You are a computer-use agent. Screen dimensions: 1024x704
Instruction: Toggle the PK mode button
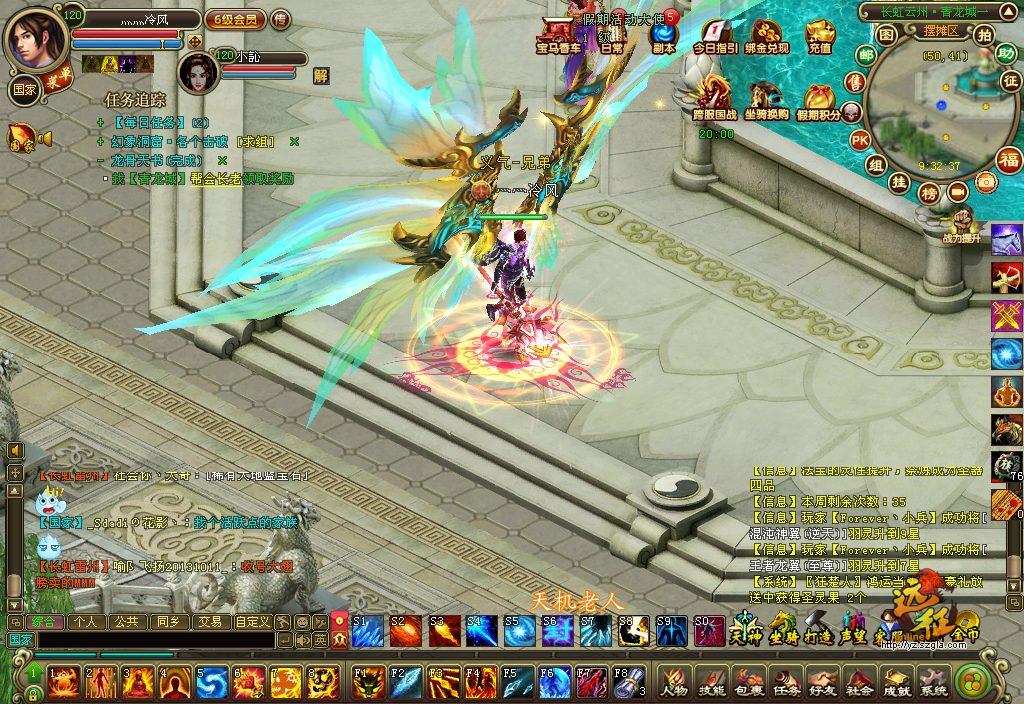point(859,141)
